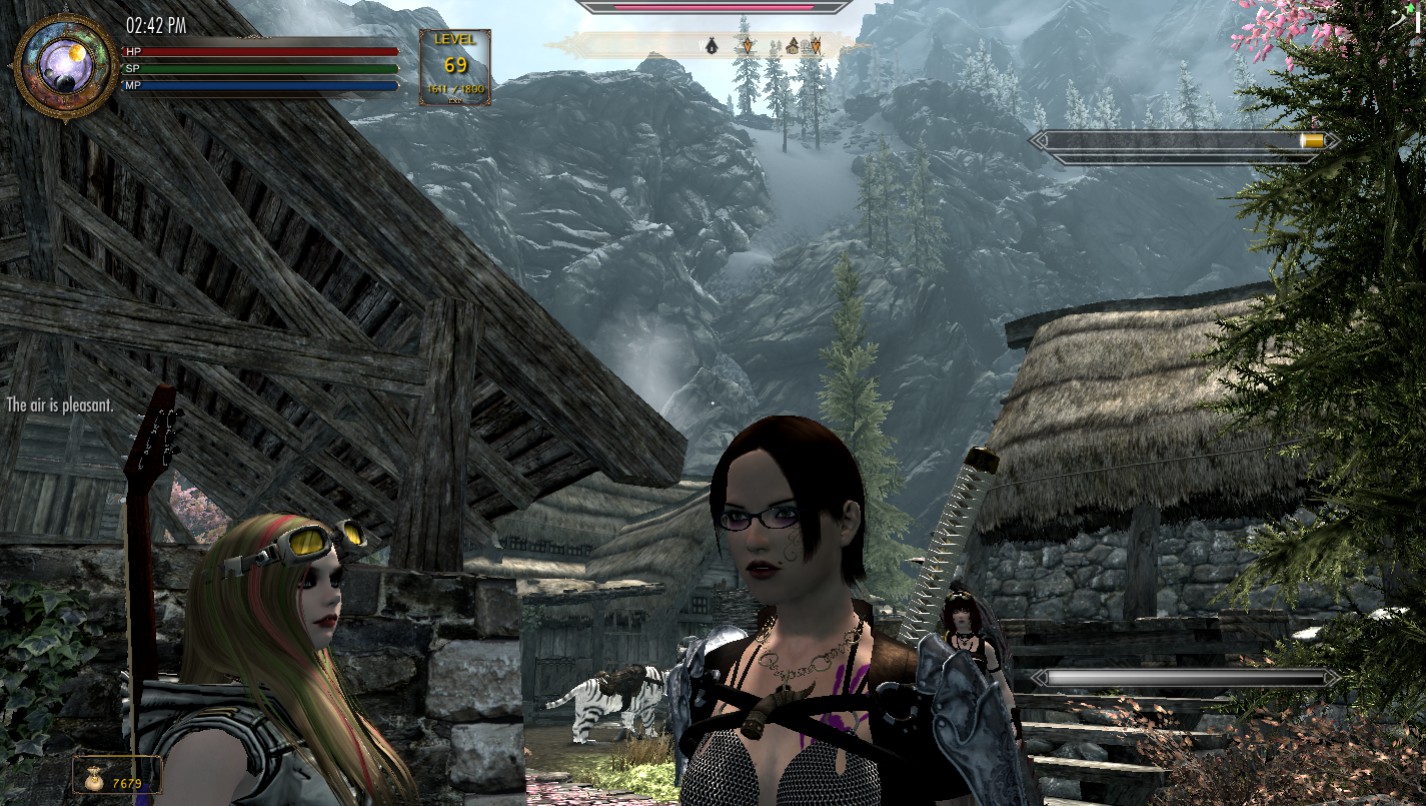This screenshot has height=806, width=1426.
Task: Select the house marker on the compass
Action: point(793,45)
